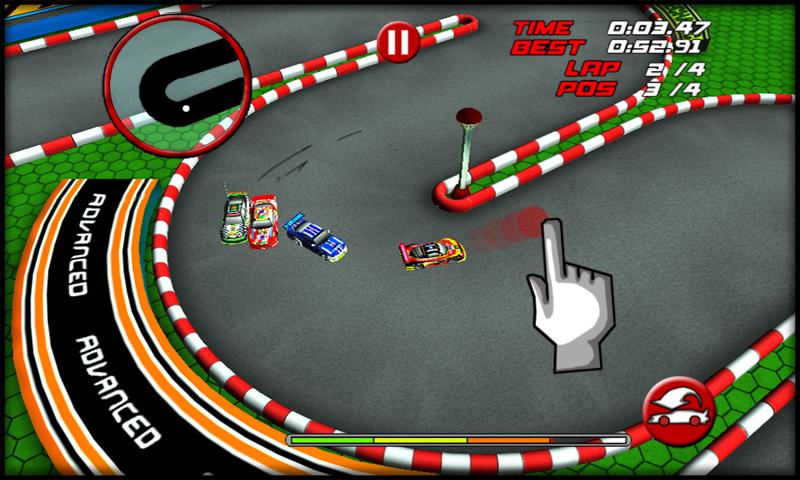Activate the red car boost button
800x480 pixels.
tap(678, 409)
